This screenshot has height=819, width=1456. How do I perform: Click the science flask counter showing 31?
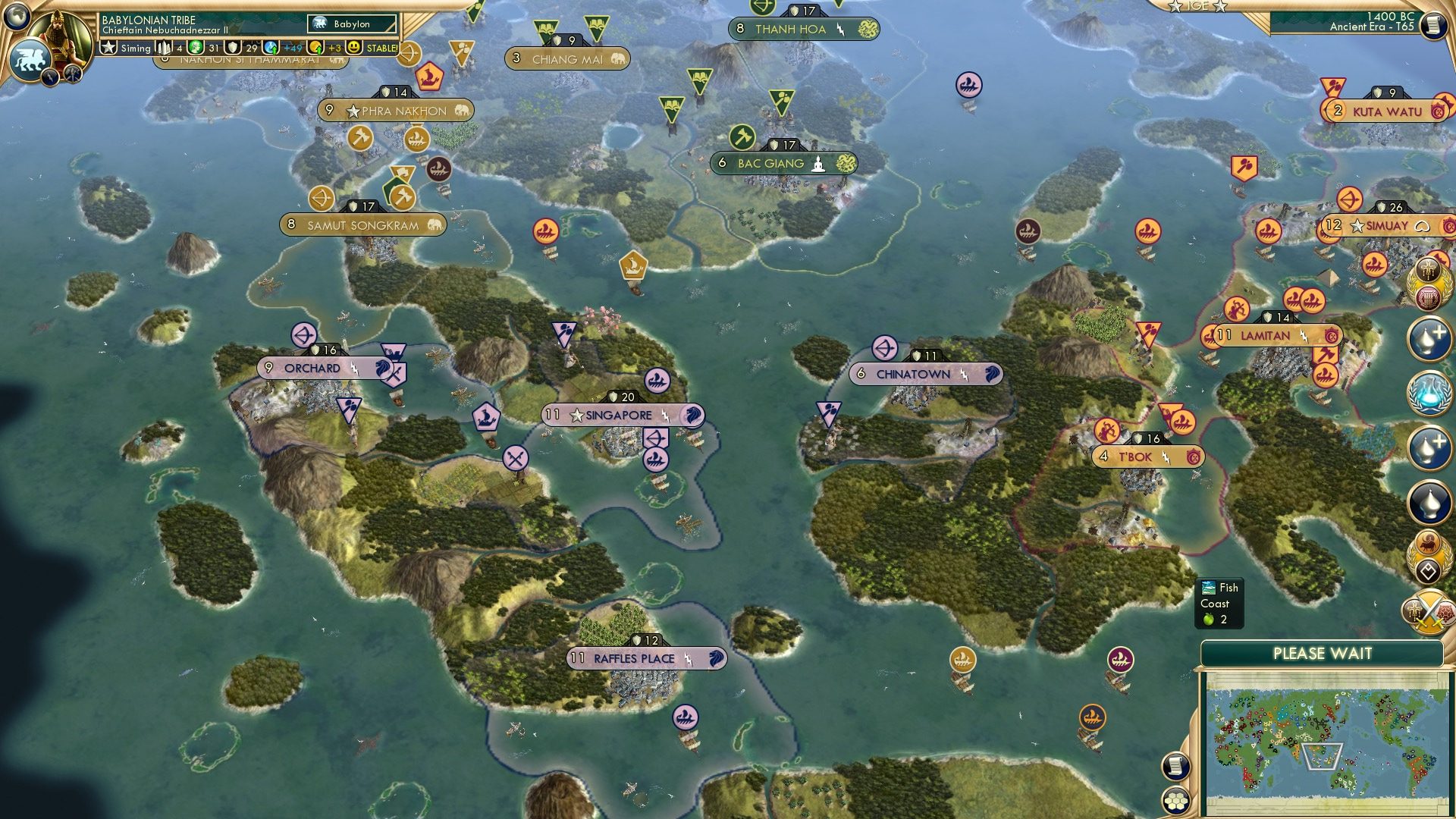click(x=205, y=47)
